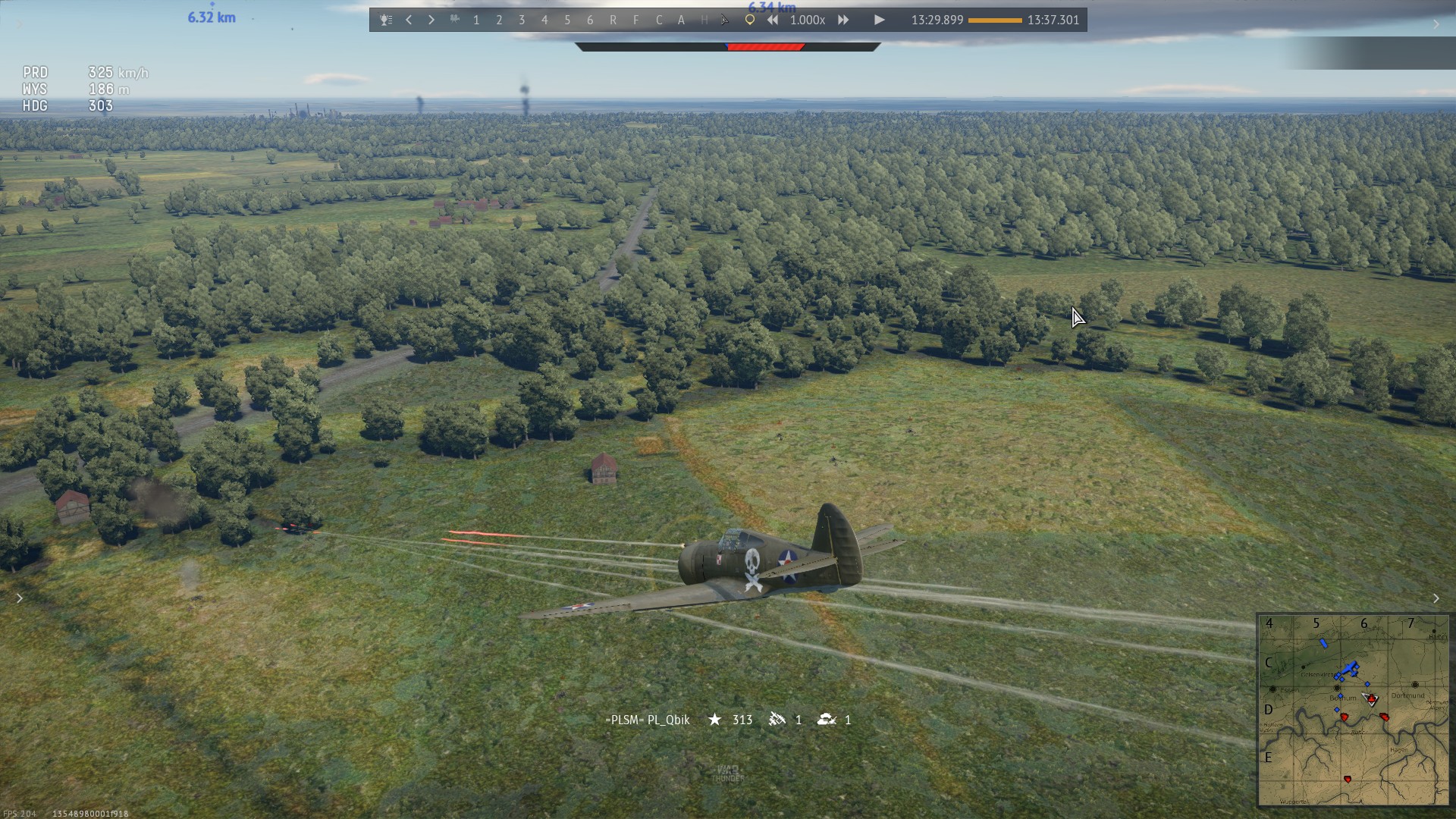The height and width of the screenshot is (819, 1456).
Task: Open the replay player list icon
Action: tap(386, 20)
